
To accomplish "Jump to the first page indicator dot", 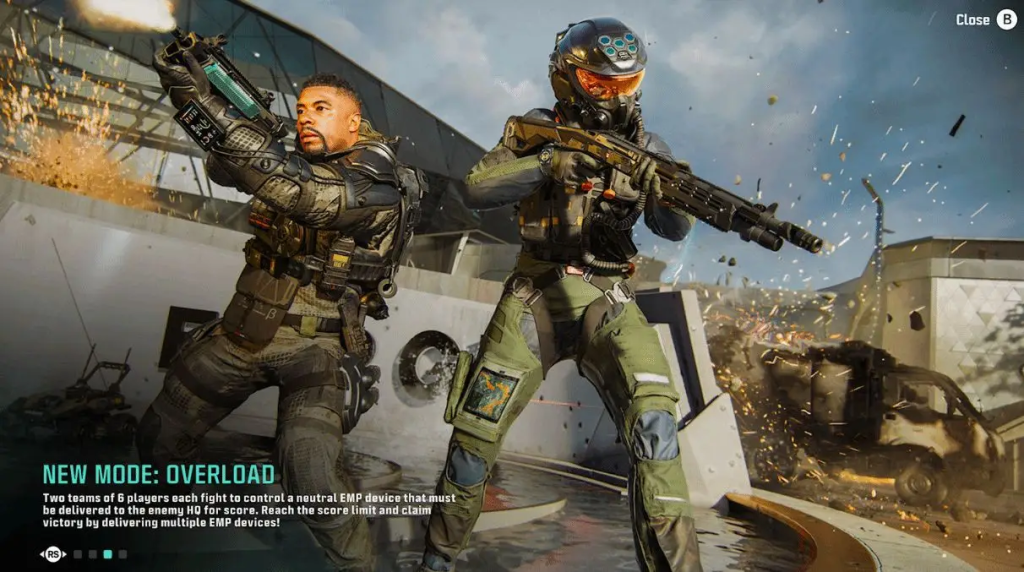I will point(77,553).
